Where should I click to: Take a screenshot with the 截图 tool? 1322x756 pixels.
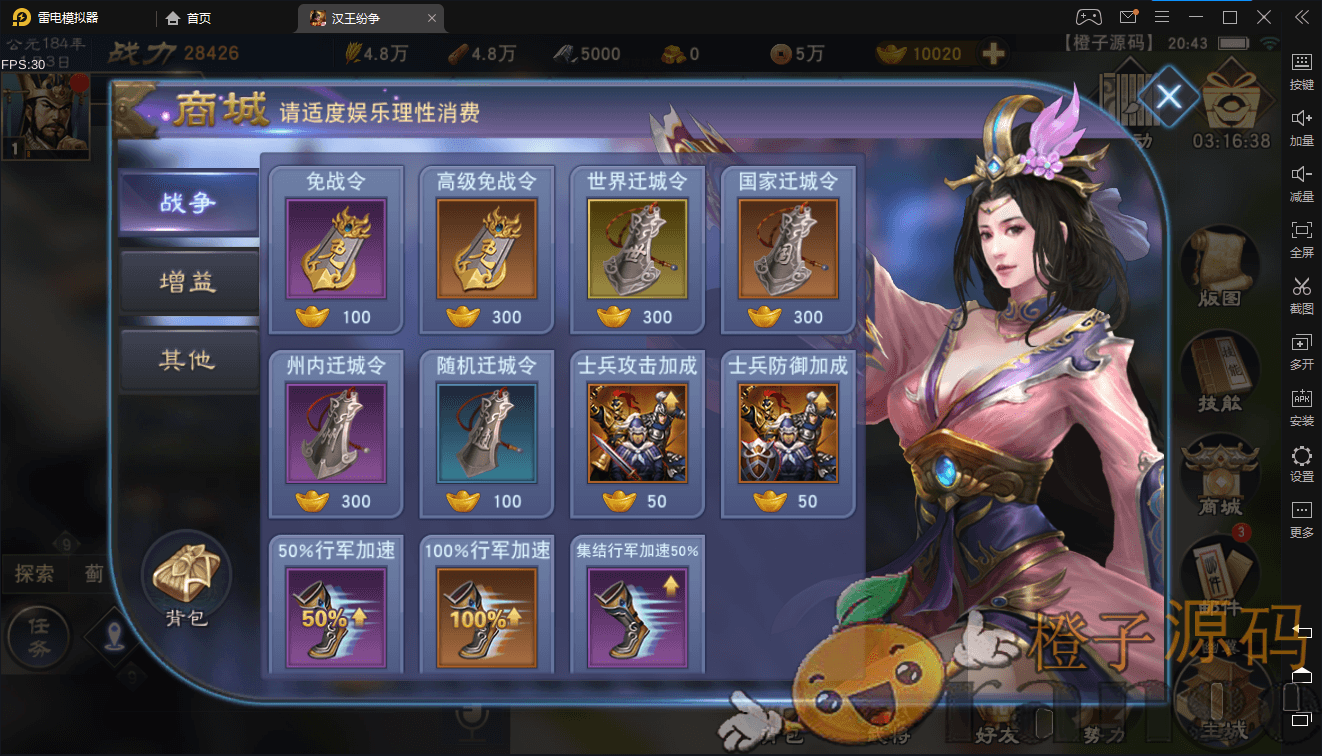click(1301, 294)
